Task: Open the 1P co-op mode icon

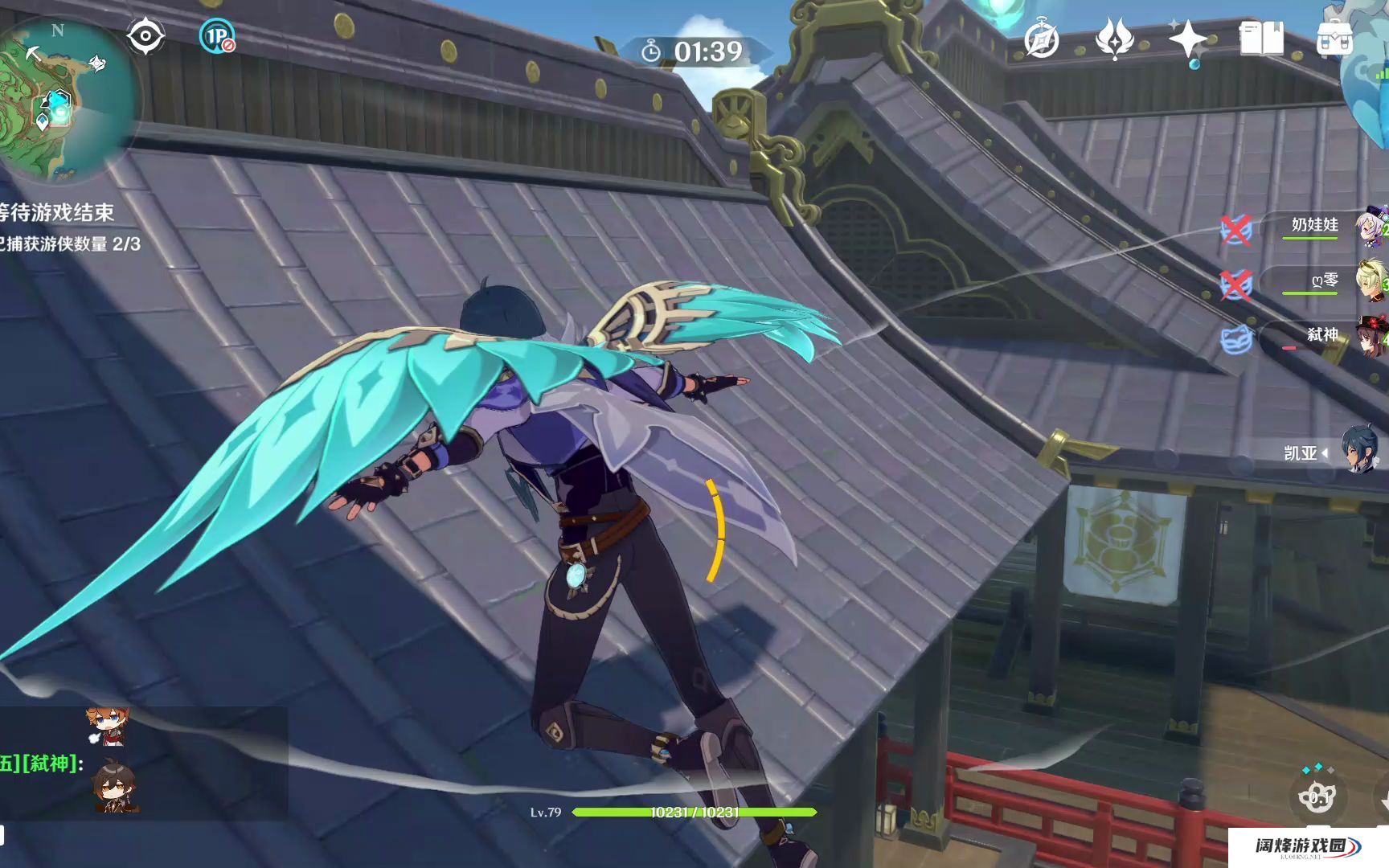Action: pyautogui.click(x=216, y=37)
